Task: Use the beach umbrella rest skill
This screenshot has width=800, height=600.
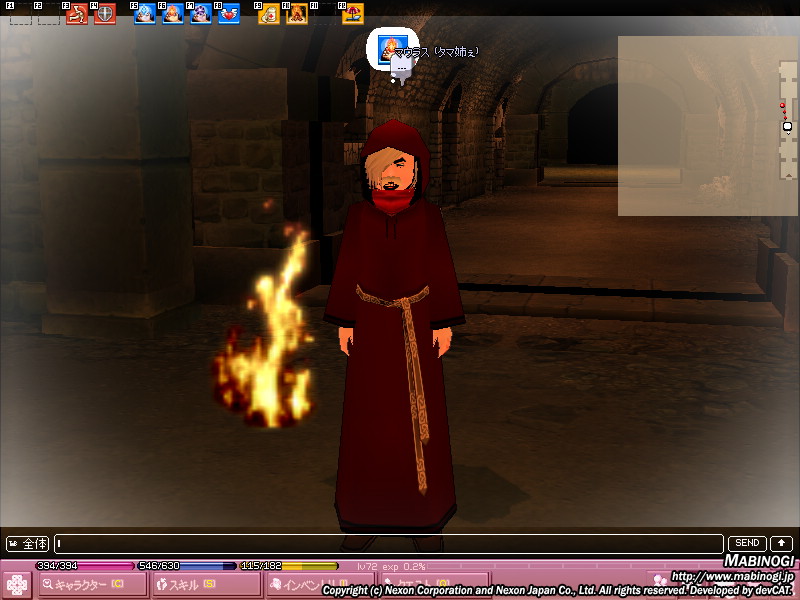Action: point(353,14)
